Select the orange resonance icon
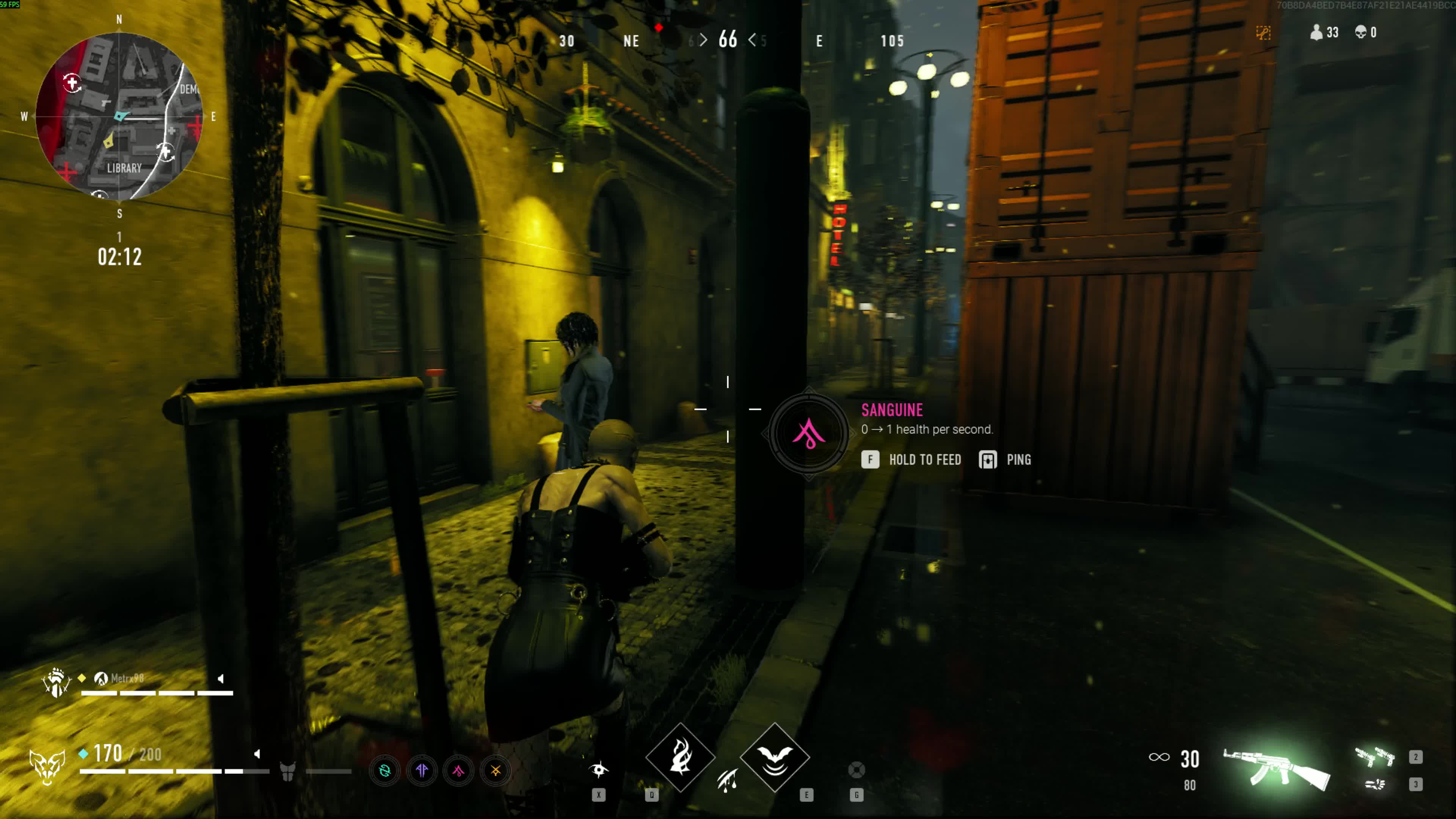This screenshot has height=819, width=1456. tap(495, 770)
